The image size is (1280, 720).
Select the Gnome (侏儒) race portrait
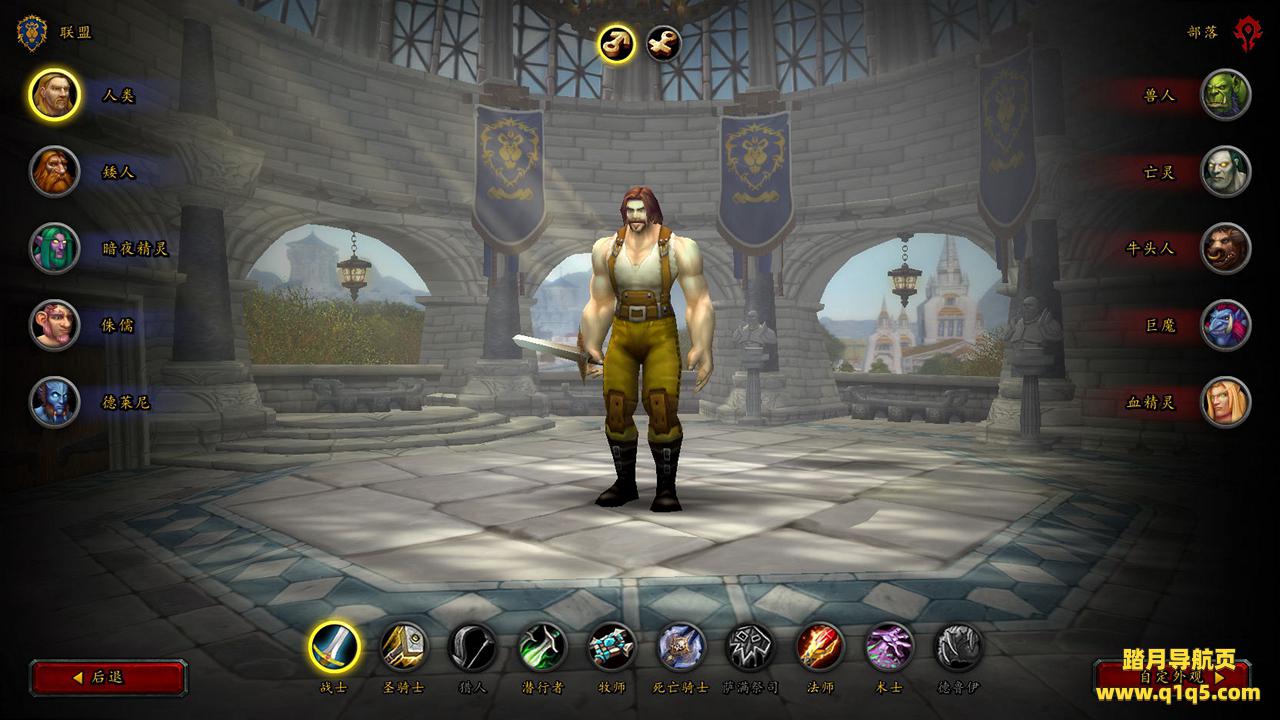click(x=54, y=325)
